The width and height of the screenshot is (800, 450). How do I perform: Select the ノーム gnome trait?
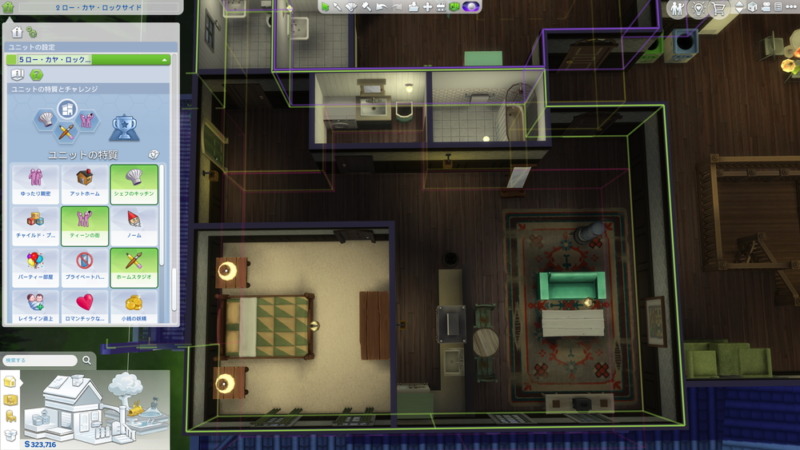tap(133, 225)
